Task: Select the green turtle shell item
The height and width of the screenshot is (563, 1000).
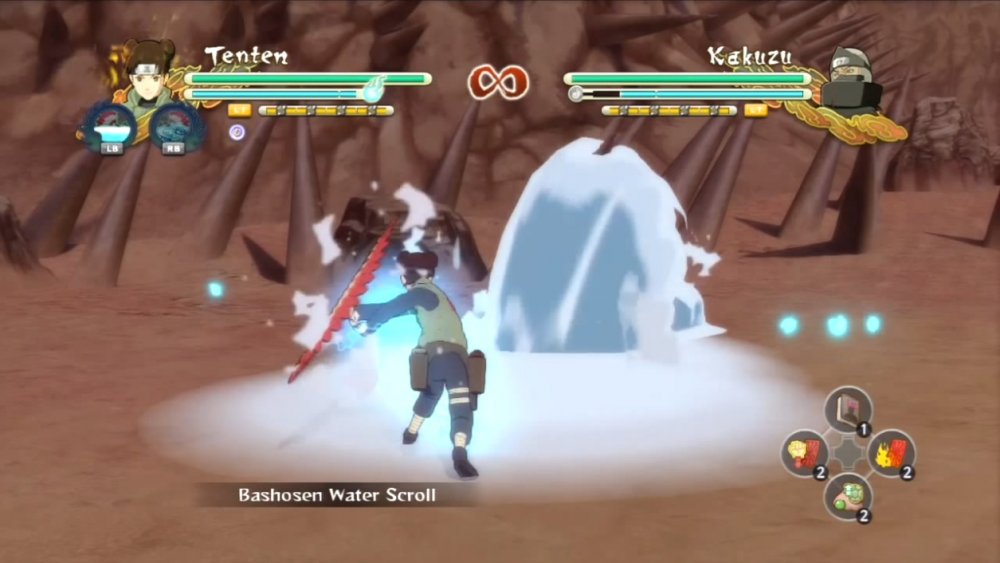Action: [847, 496]
